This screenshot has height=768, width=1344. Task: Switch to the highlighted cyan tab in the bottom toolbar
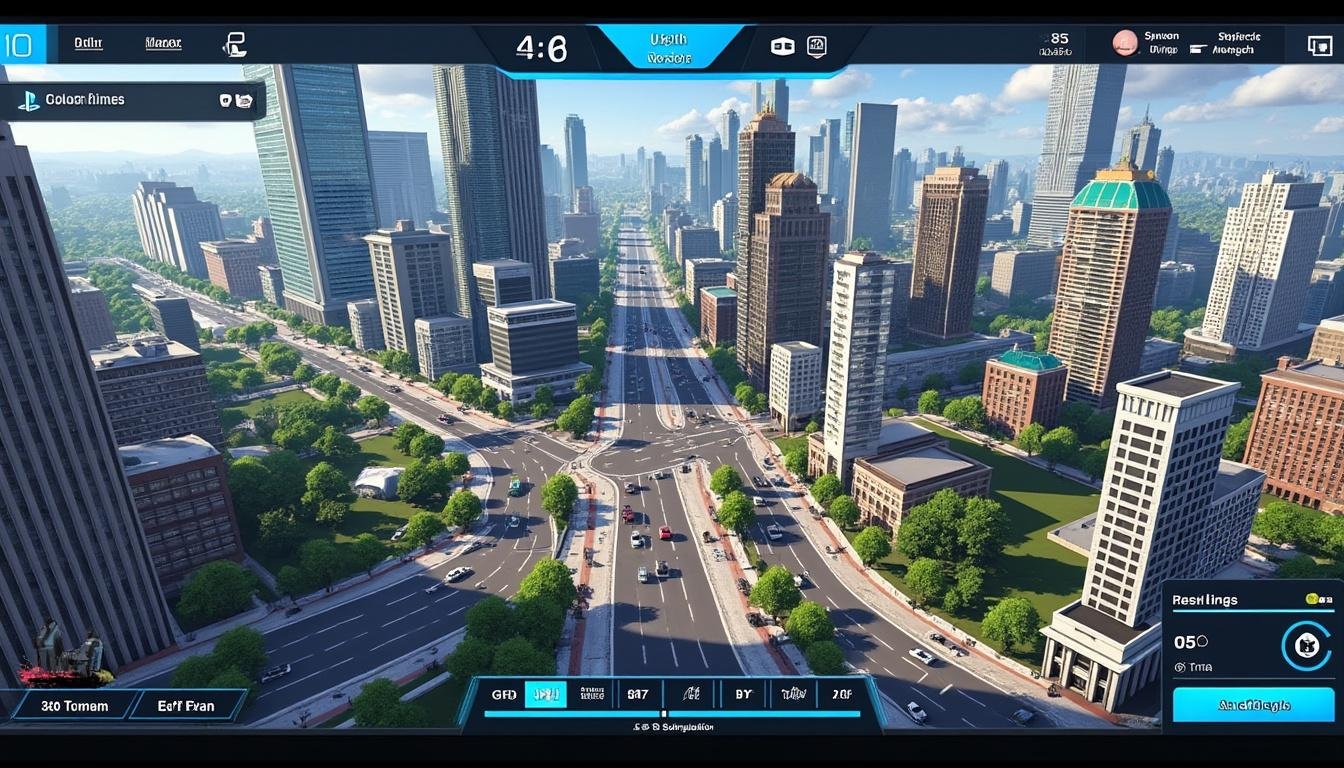click(544, 693)
